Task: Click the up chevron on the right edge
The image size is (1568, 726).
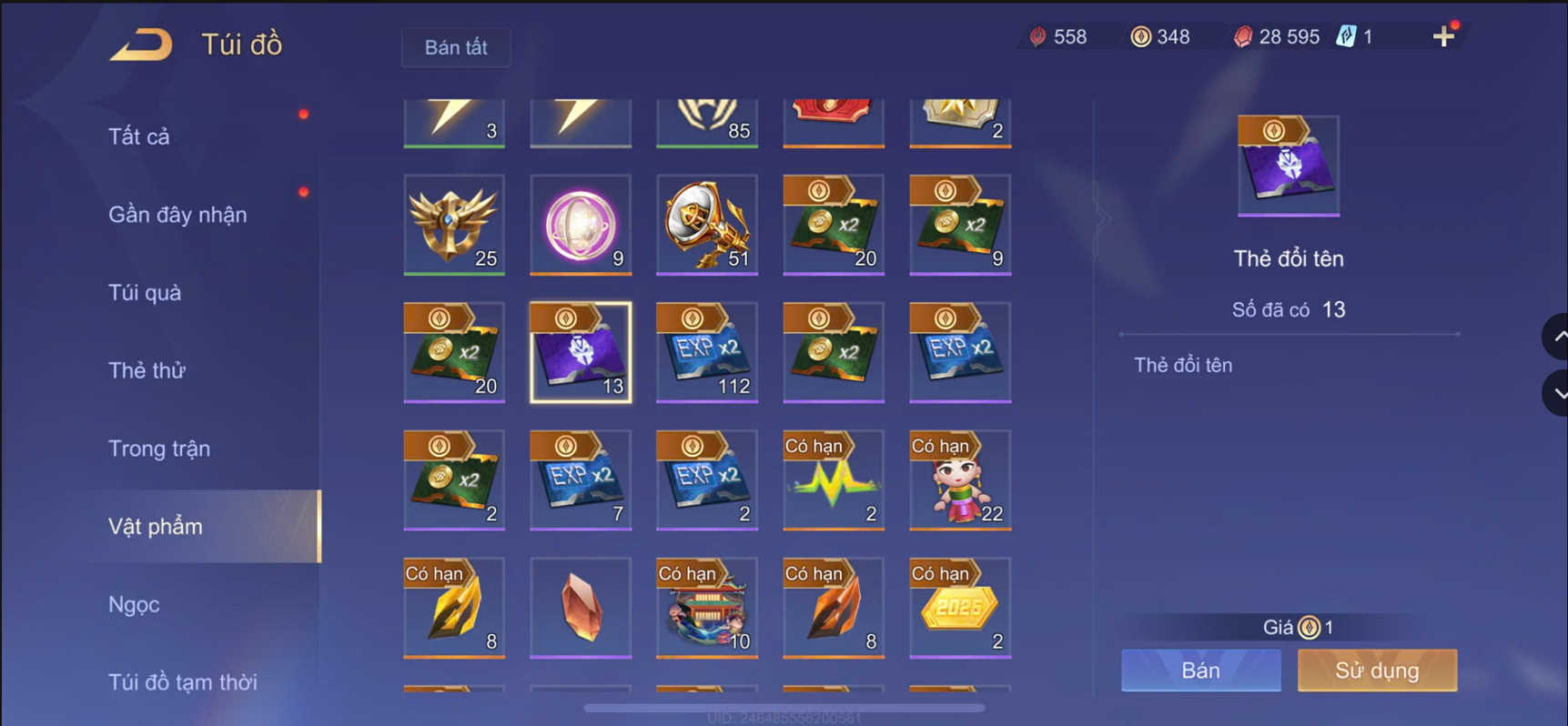Action: (x=1557, y=338)
